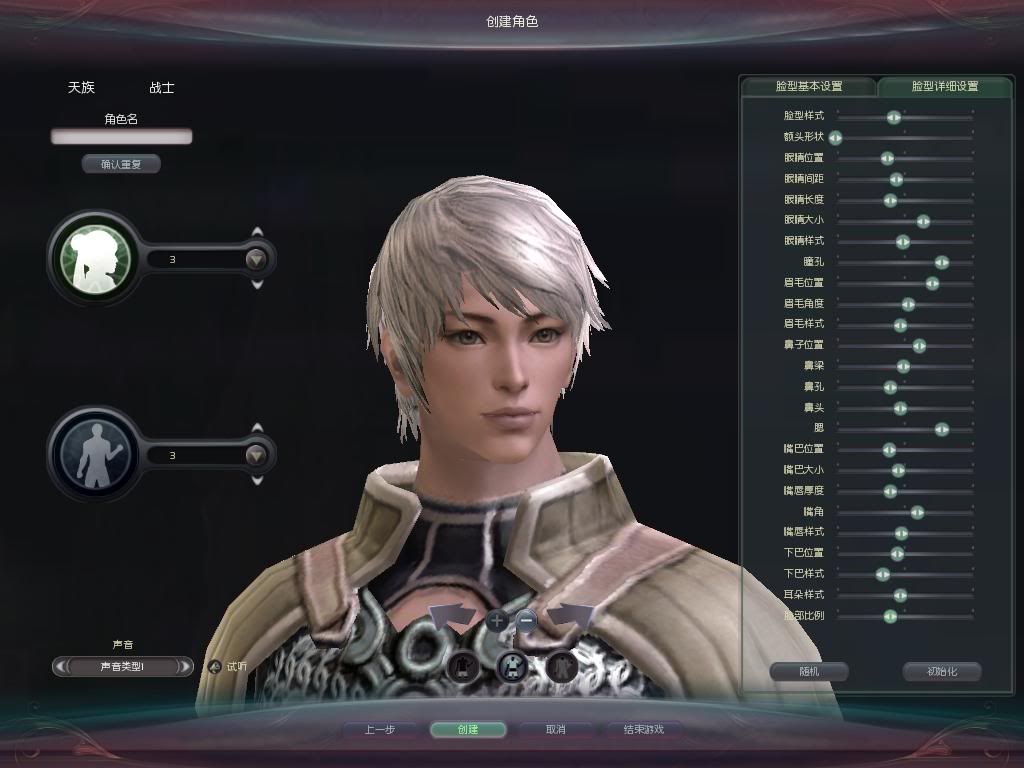Image resolution: width=1024 pixels, height=768 pixels.
Task: Click the 角色名 character name field
Action: point(121,137)
